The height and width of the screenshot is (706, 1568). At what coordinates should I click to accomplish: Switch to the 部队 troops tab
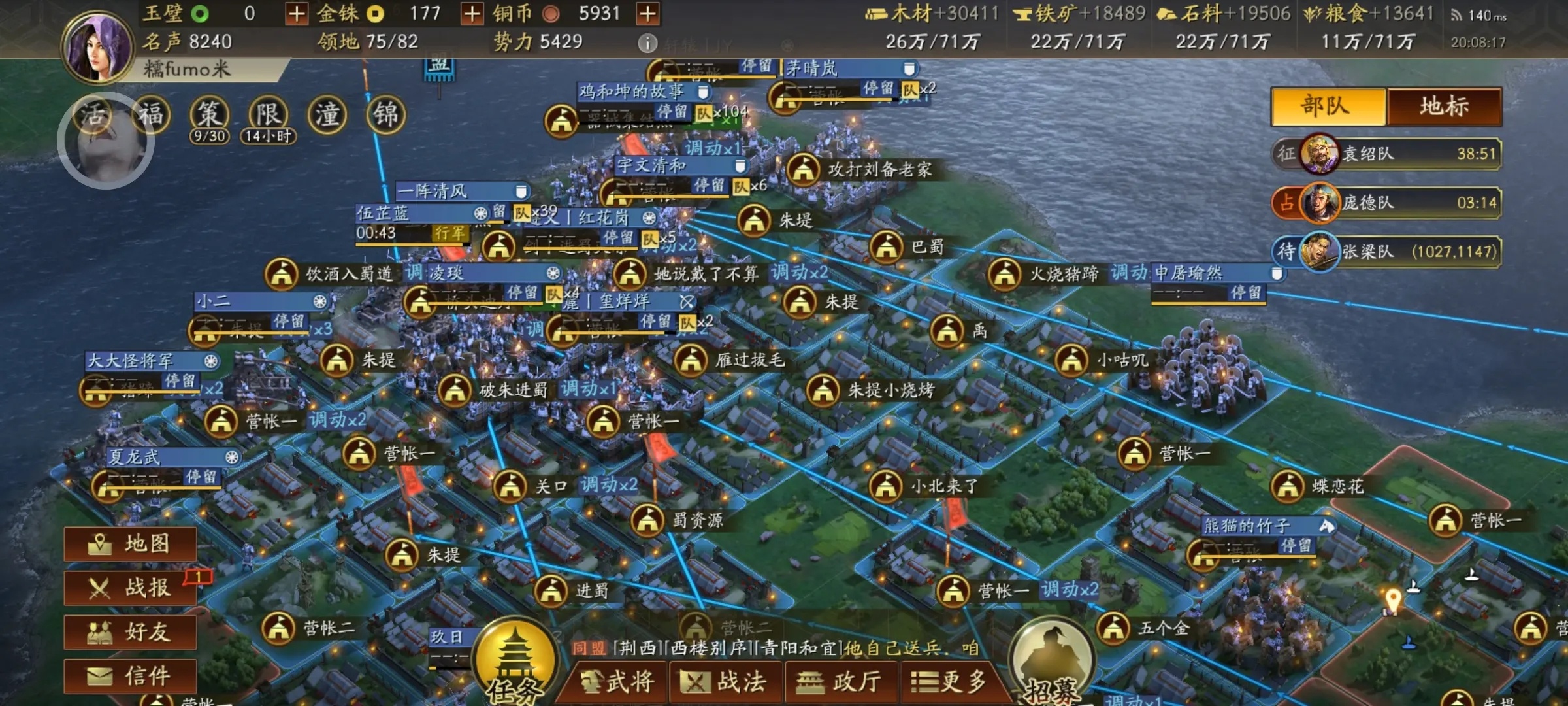tap(1328, 107)
